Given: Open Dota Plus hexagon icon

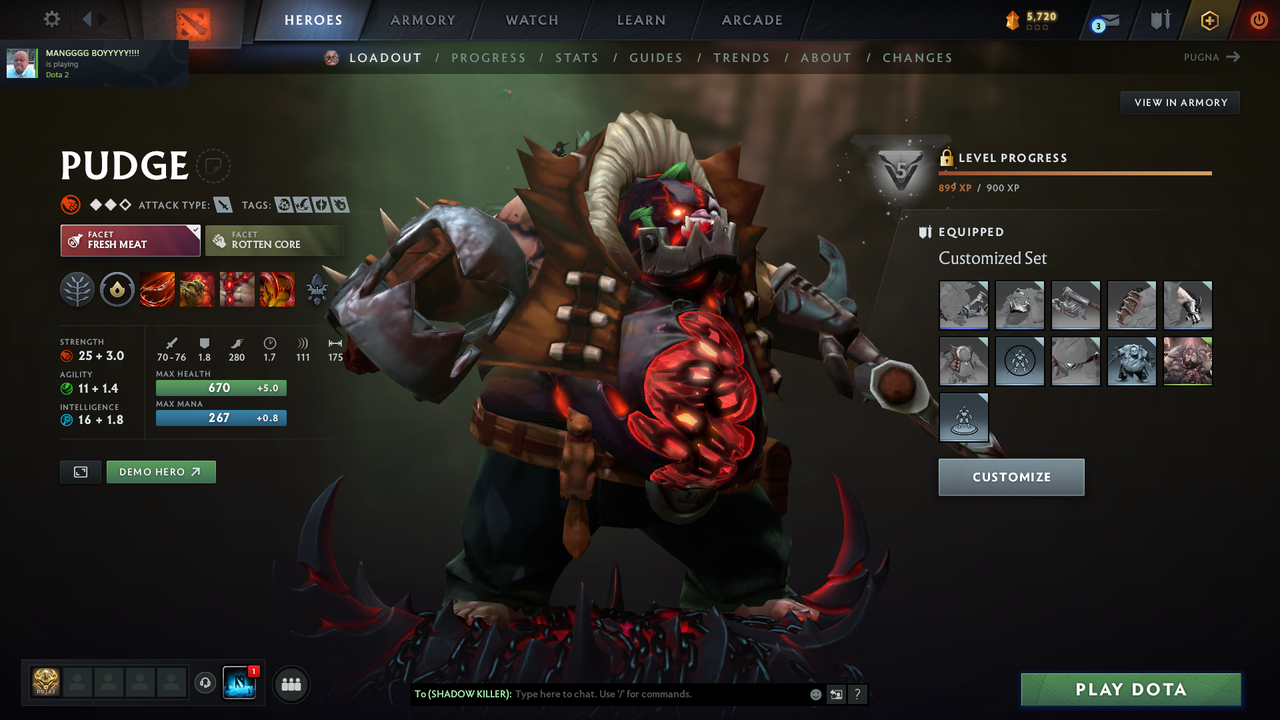Looking at the screenshot, I should click(1209, 20).
